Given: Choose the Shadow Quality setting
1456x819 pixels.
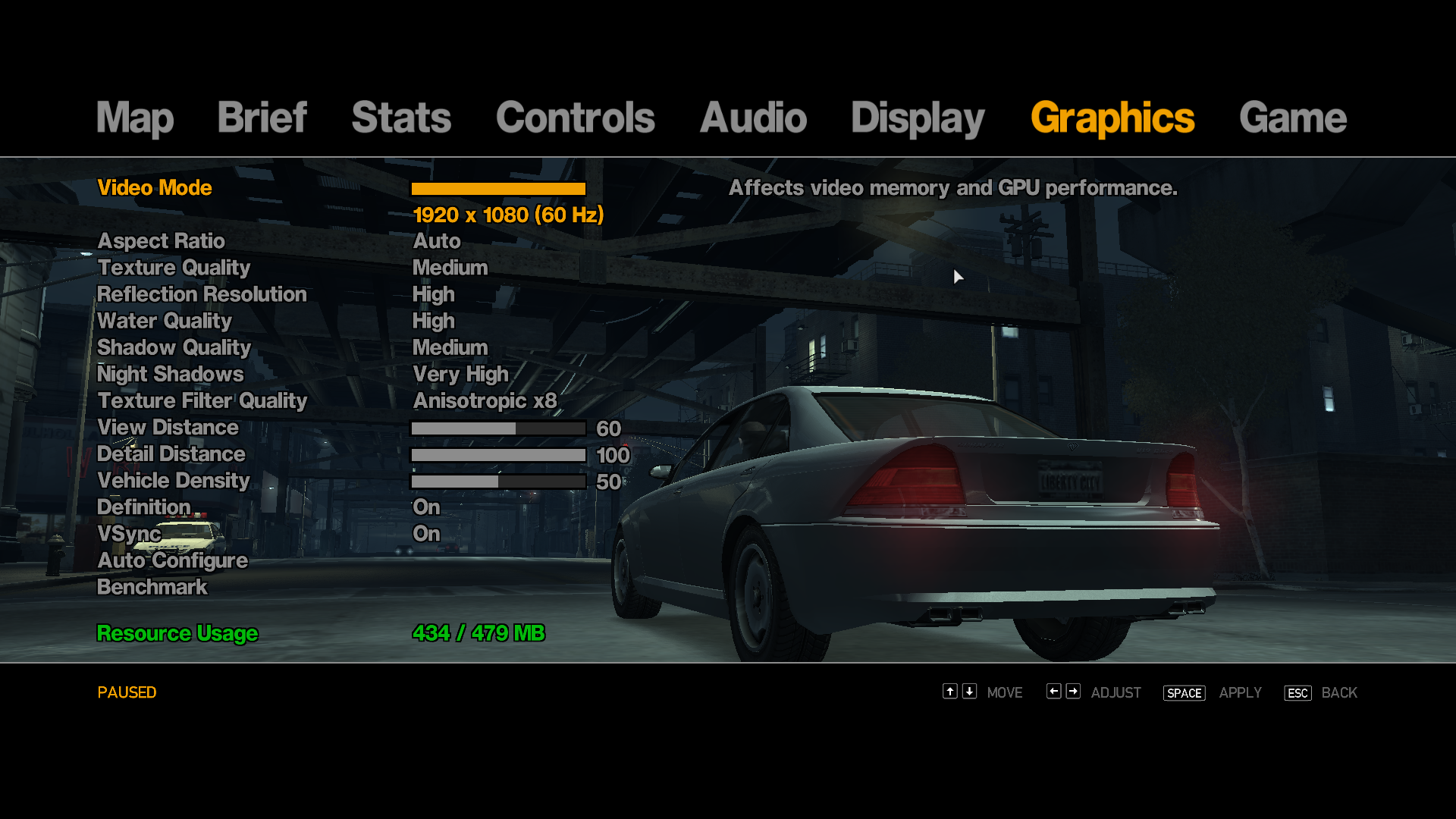Looking at the screenshot, I should 174,347.
